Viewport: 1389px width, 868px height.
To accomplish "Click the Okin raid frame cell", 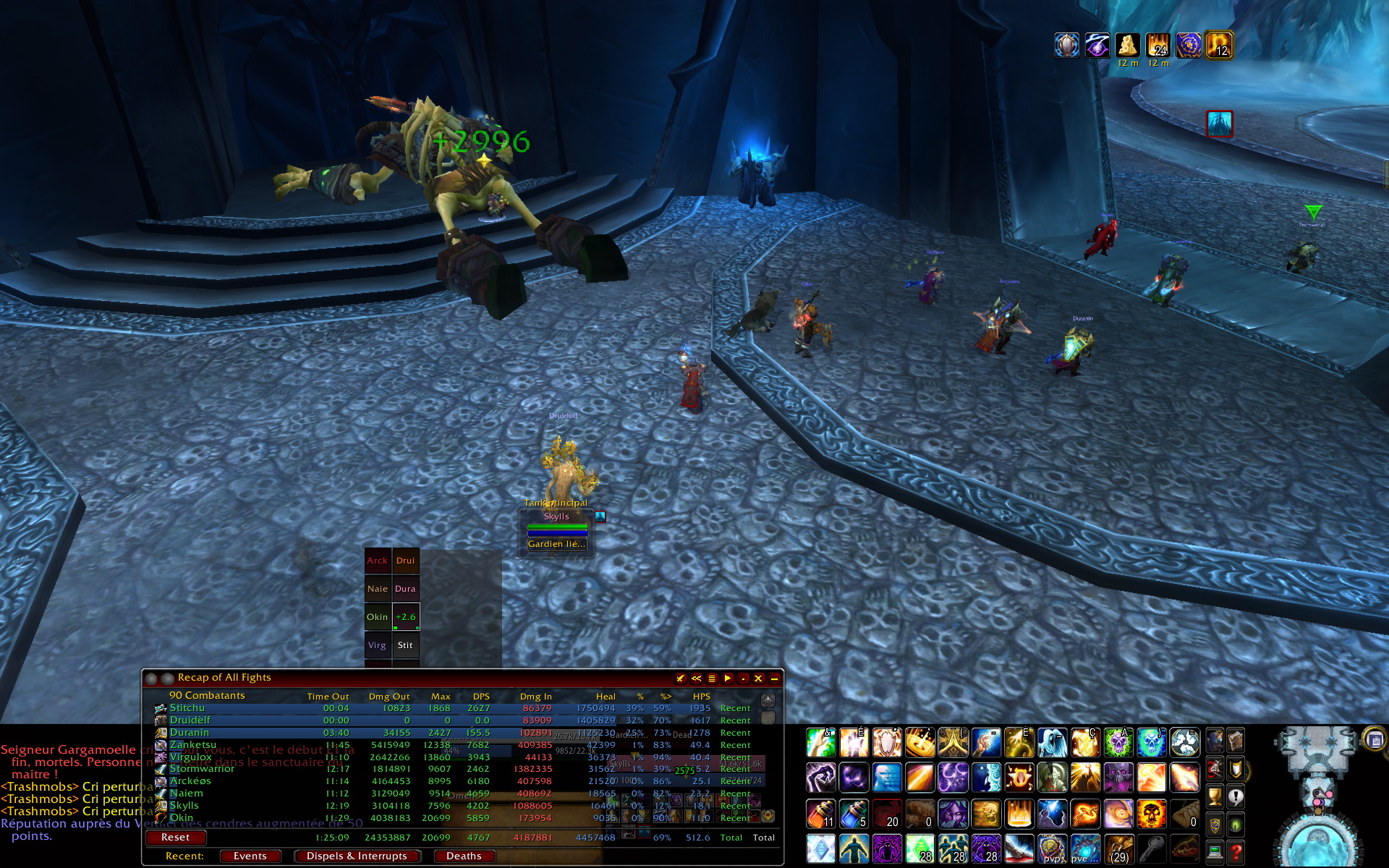I will point(377,617).
